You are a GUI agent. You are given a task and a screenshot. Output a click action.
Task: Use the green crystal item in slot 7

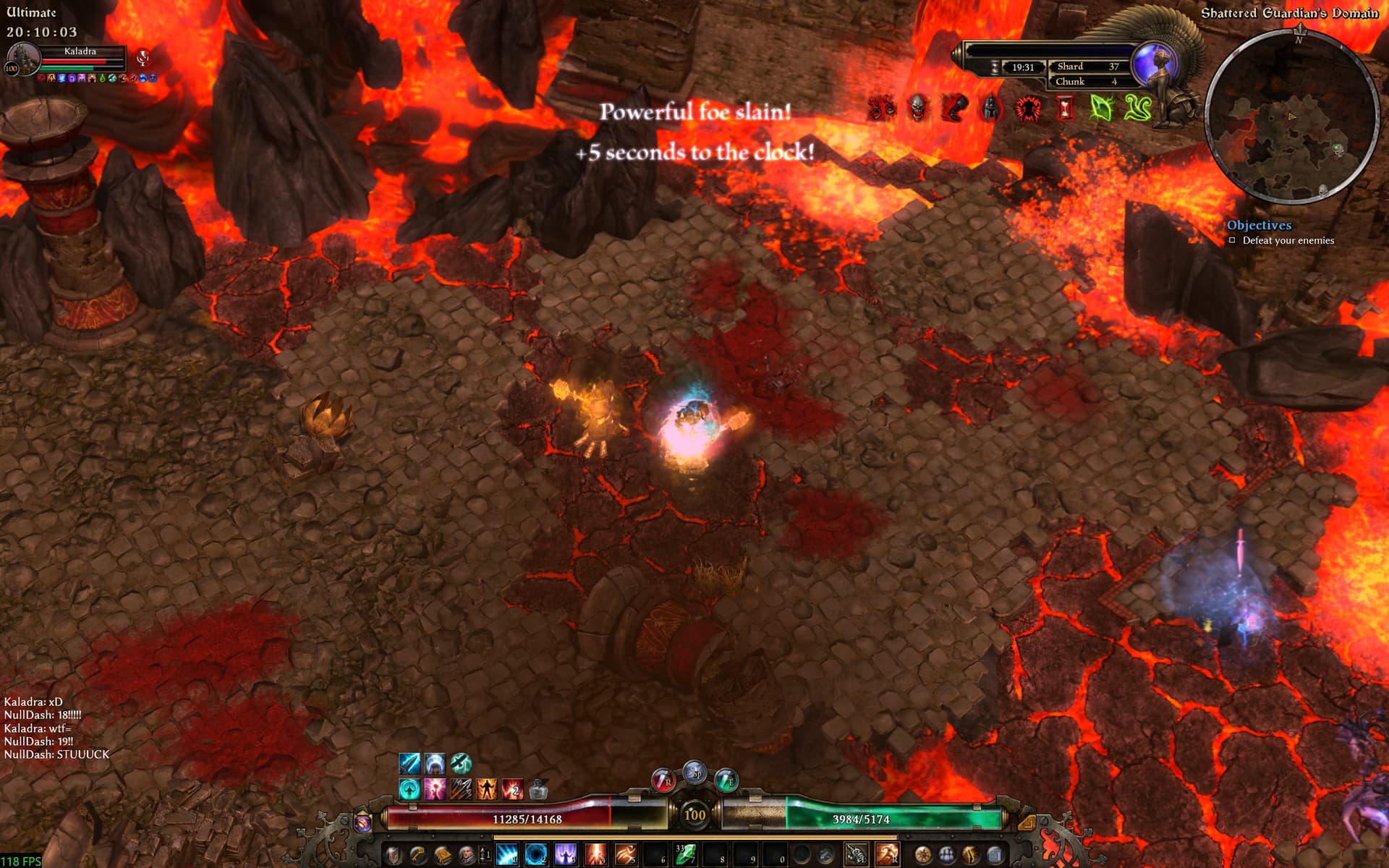(685, 855)
